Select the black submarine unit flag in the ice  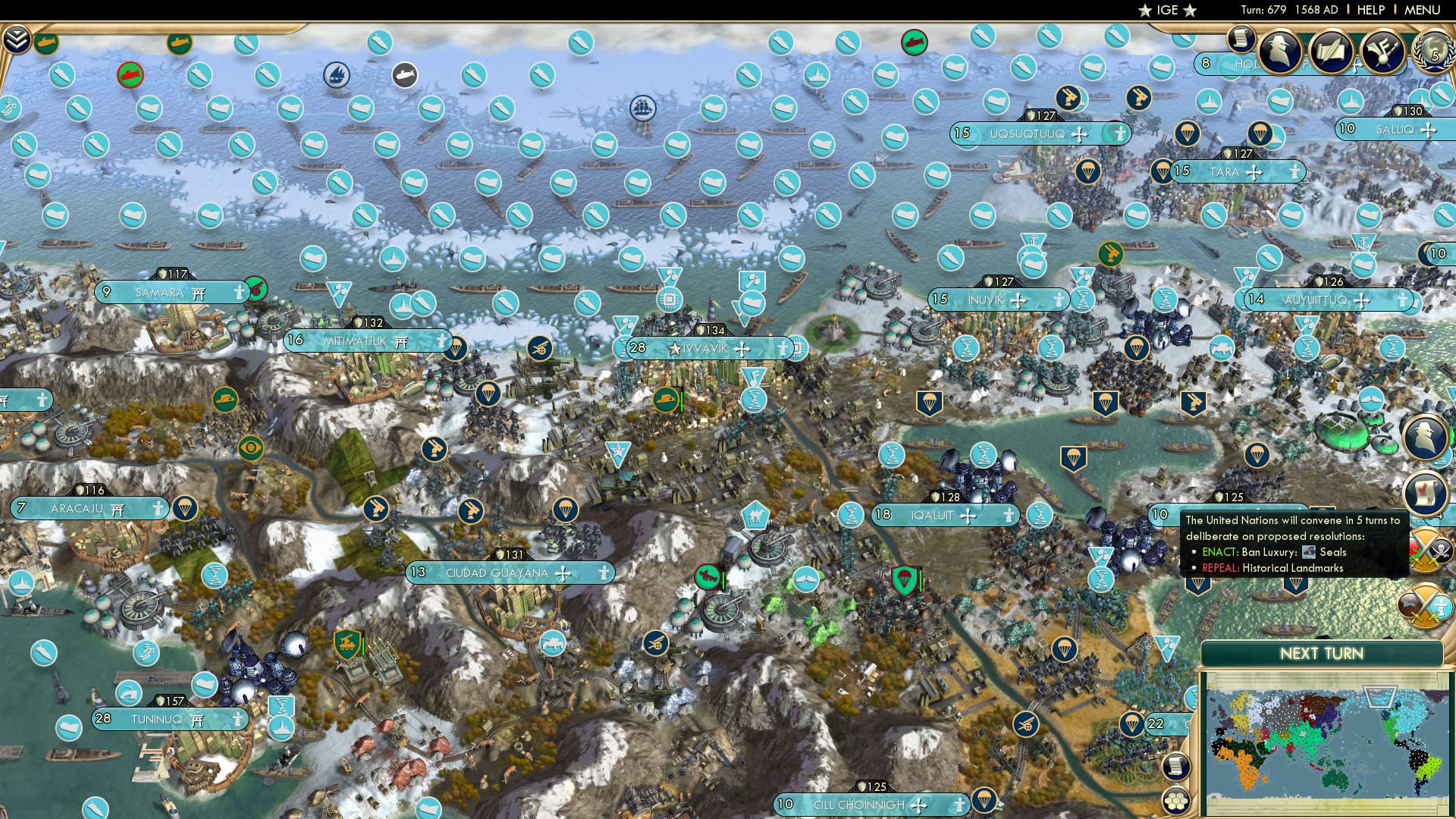(x=404, y=74)
